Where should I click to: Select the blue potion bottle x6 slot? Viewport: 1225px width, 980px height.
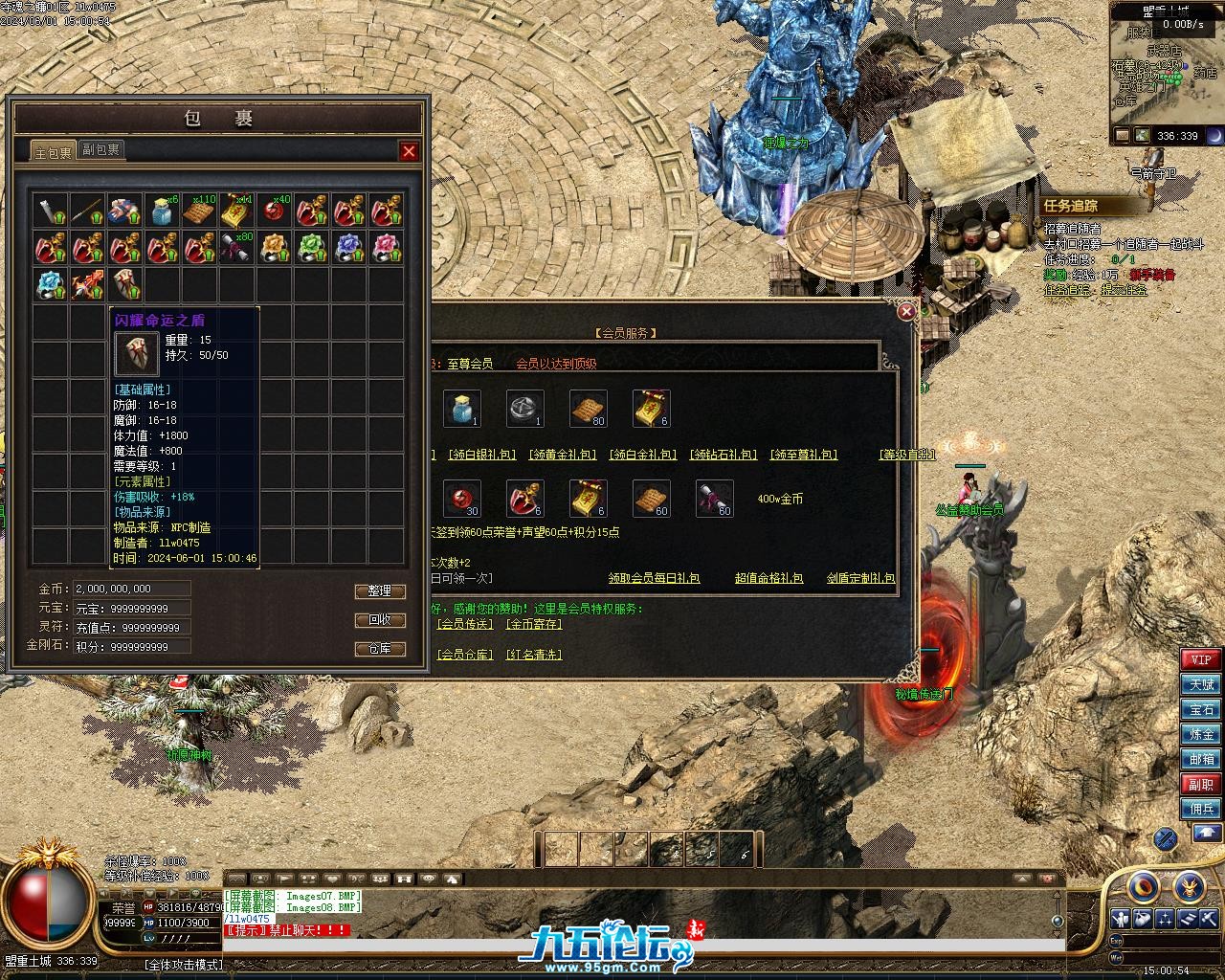(x=163, y=211)
